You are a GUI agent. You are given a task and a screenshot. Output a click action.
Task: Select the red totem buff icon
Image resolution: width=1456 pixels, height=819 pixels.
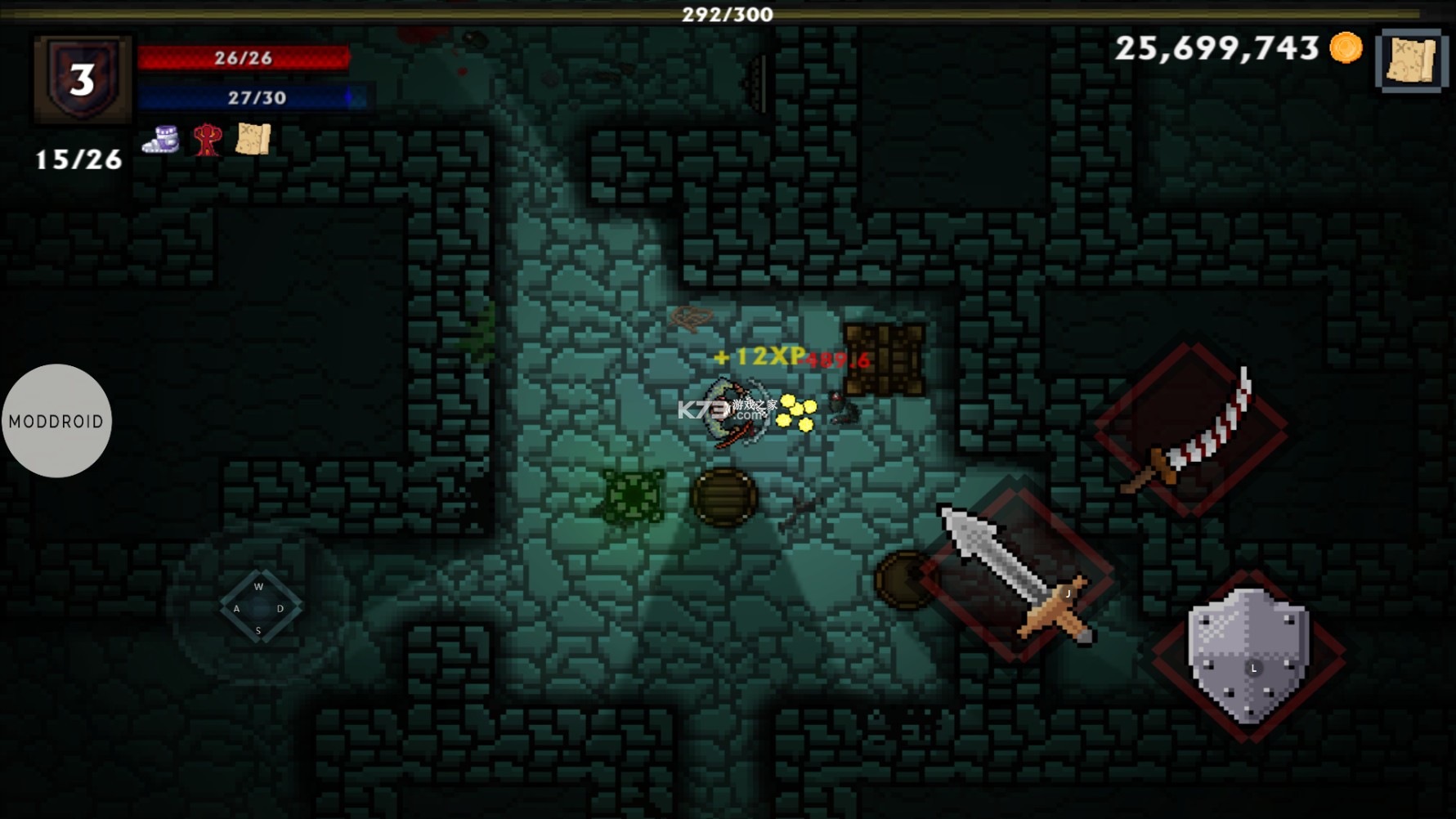207,140
